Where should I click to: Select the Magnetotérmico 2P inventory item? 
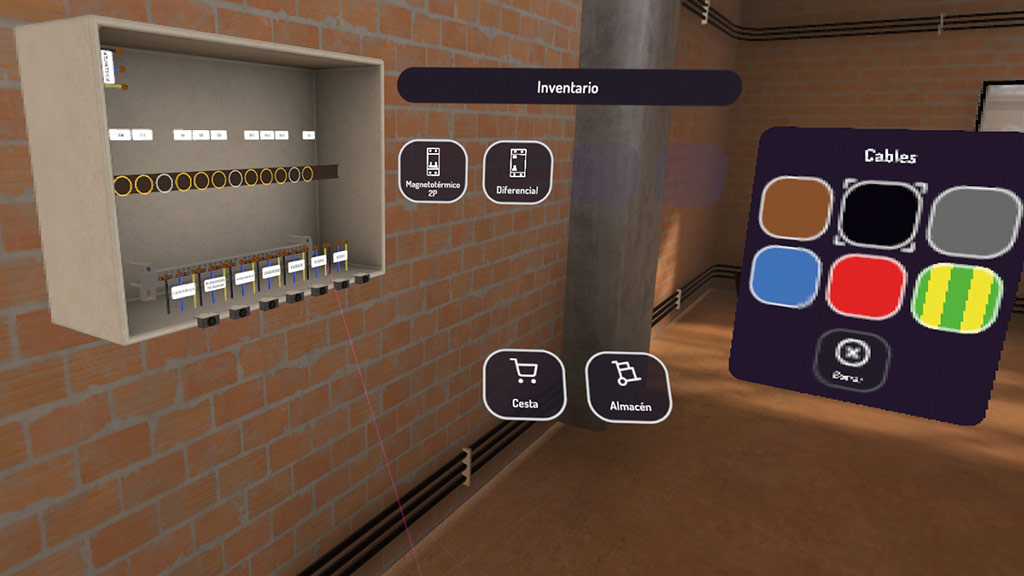[x=433, y=171]
